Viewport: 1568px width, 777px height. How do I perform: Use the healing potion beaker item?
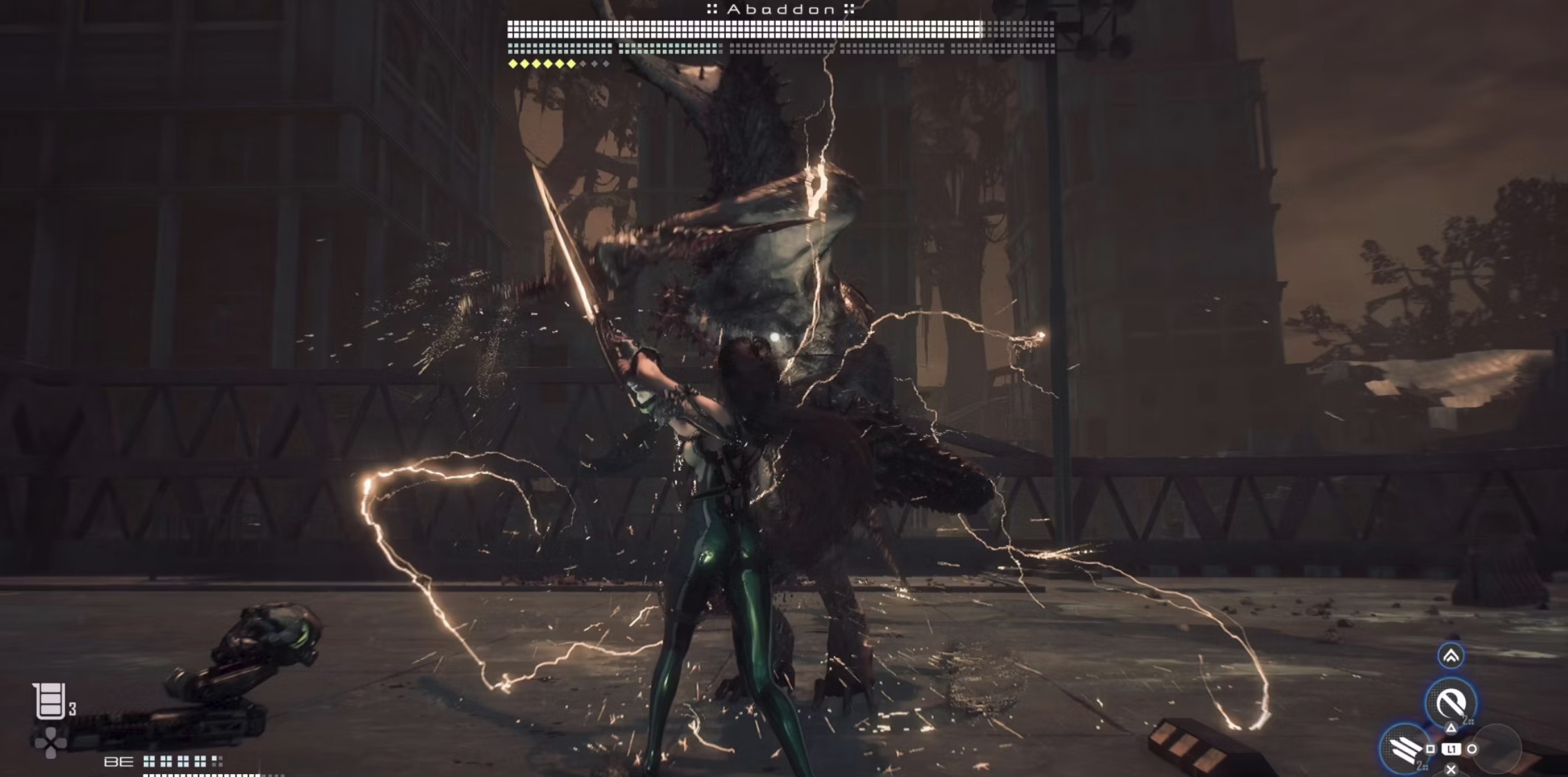[x=50, y=701]
